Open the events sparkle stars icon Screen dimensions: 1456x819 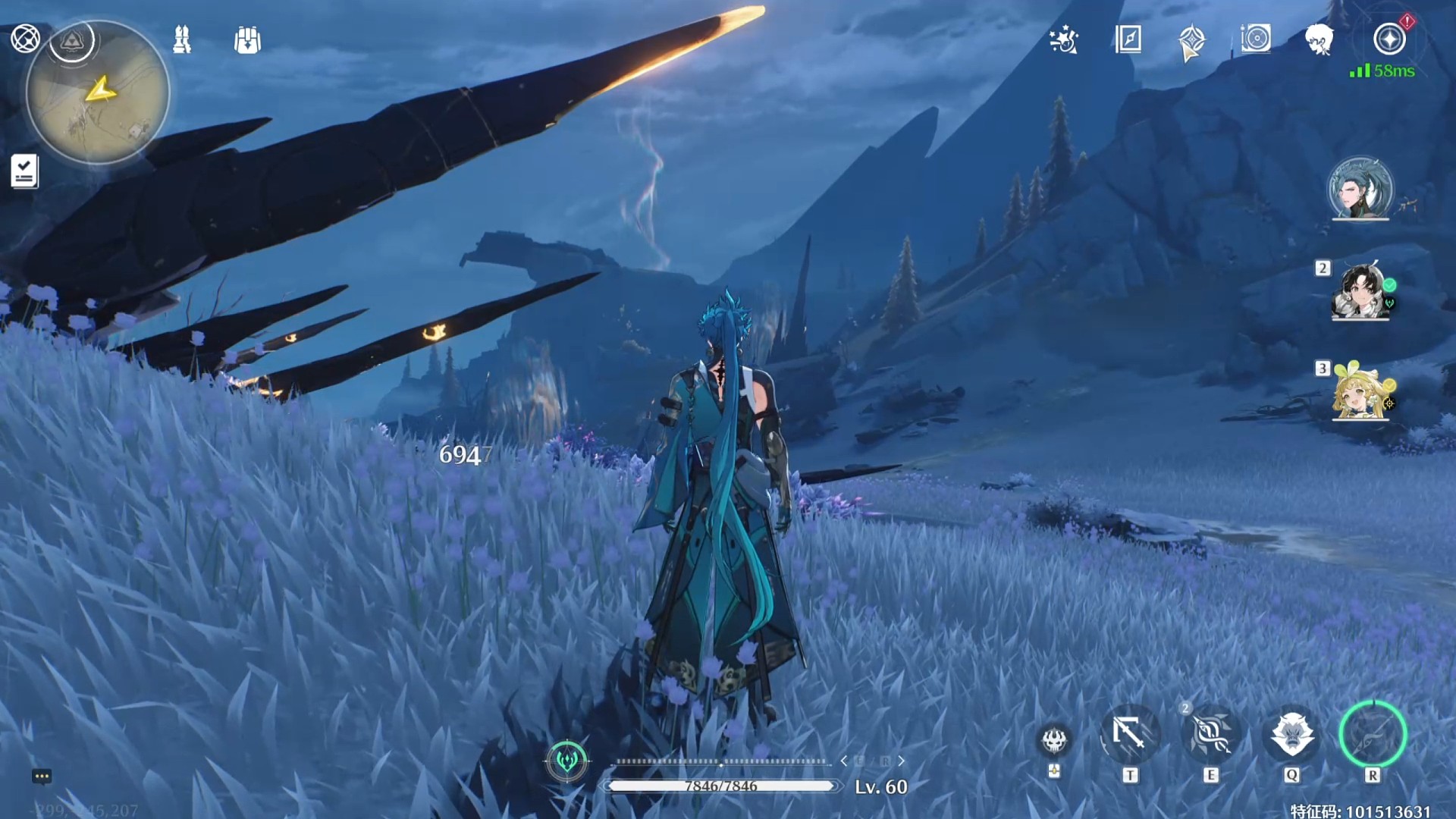(1064, 39)
